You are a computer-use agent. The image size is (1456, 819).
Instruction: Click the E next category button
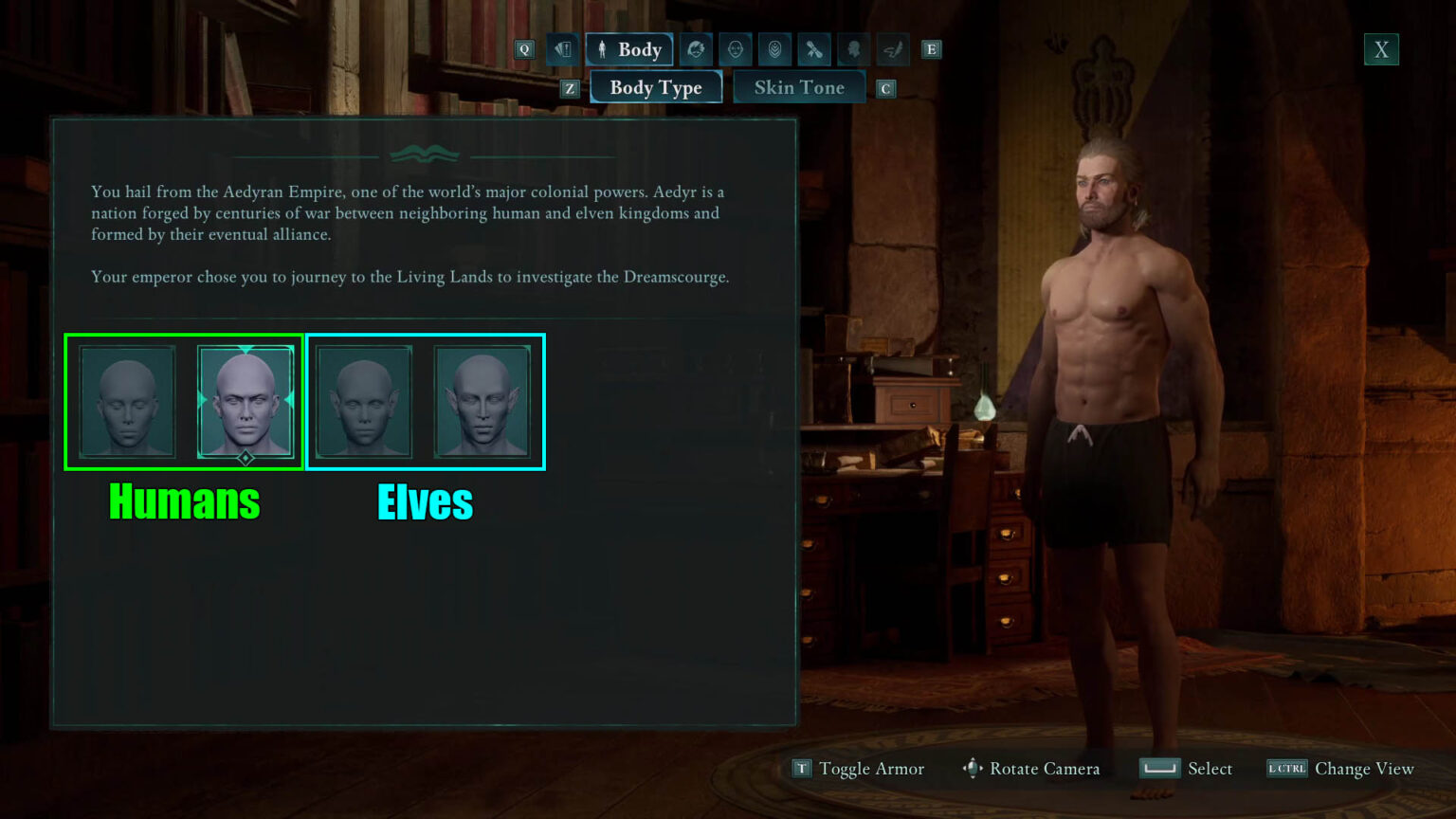(931, 49)
